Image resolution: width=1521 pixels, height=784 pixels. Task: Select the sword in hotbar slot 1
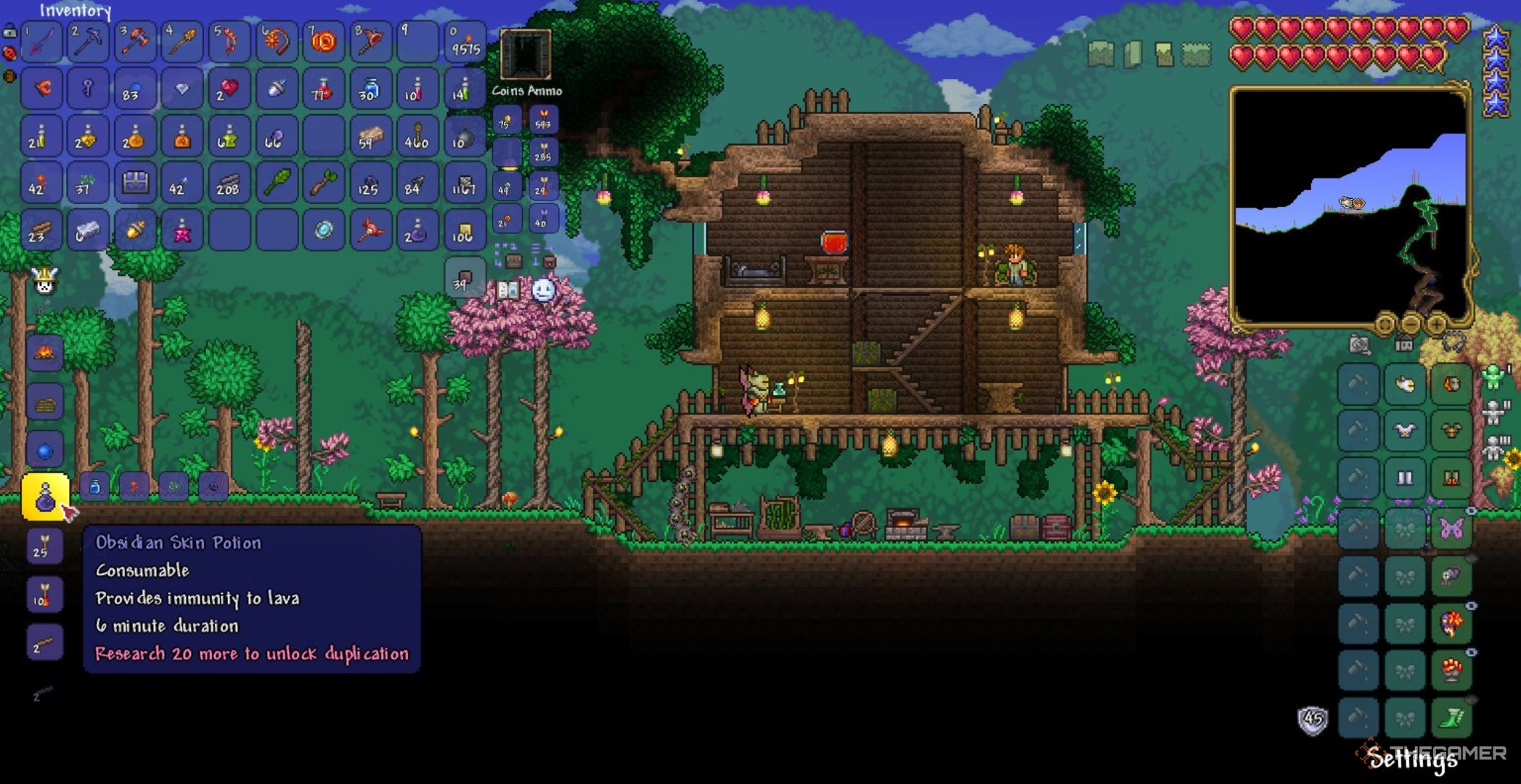tap(41, 41)
